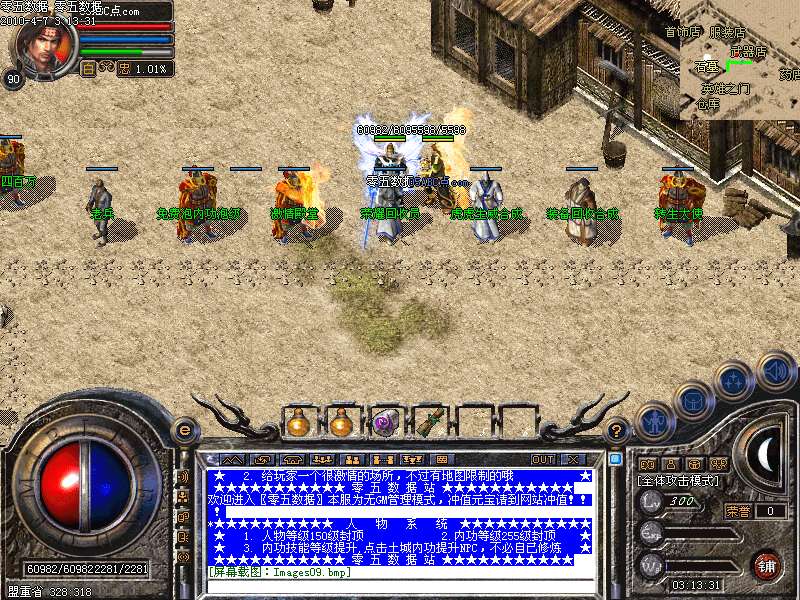Open the red 铺 shop button
The image size is (800, 600).
pos(767,565)
